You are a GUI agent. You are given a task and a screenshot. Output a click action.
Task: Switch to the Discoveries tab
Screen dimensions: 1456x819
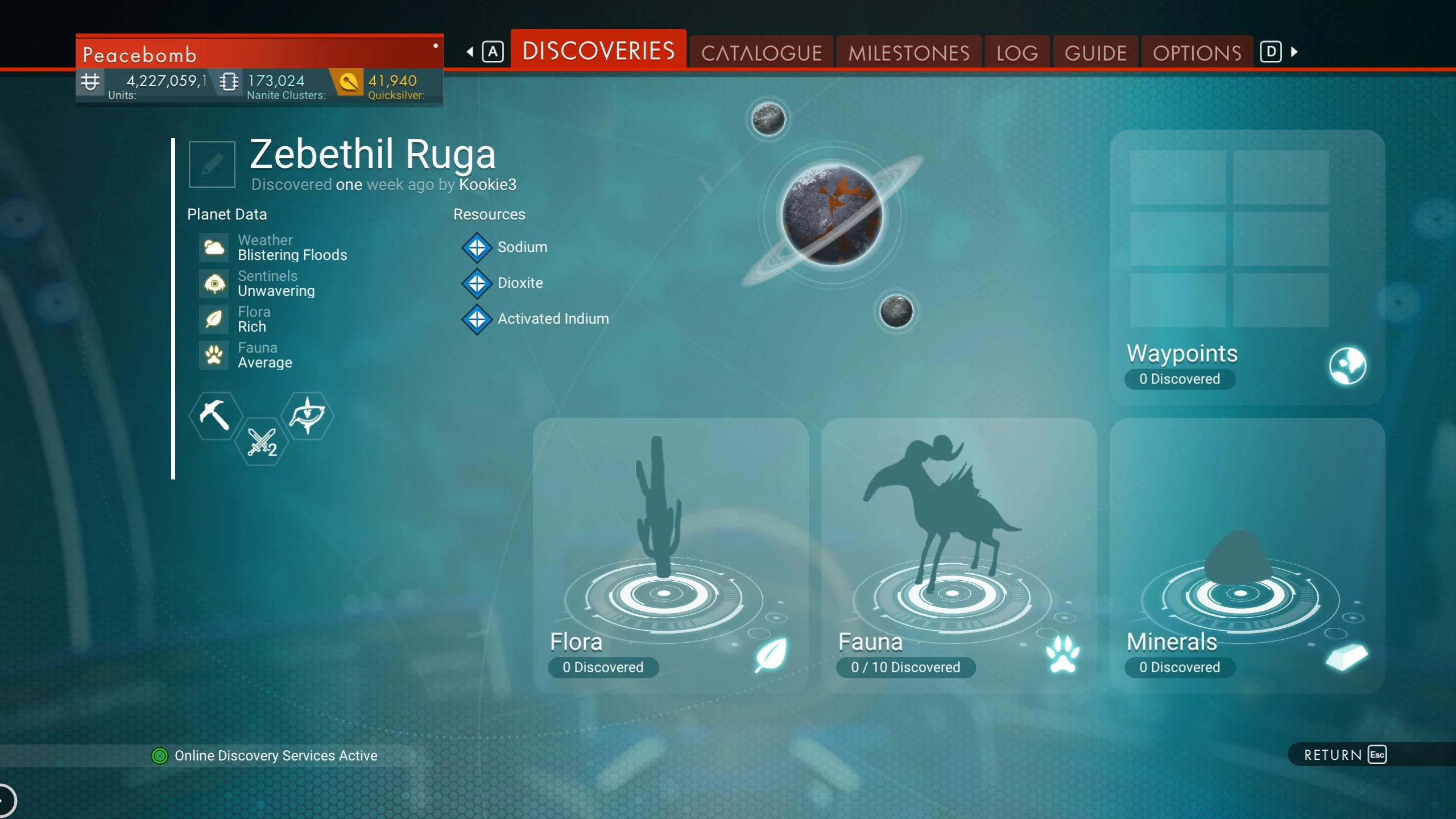tap(598, 51)
